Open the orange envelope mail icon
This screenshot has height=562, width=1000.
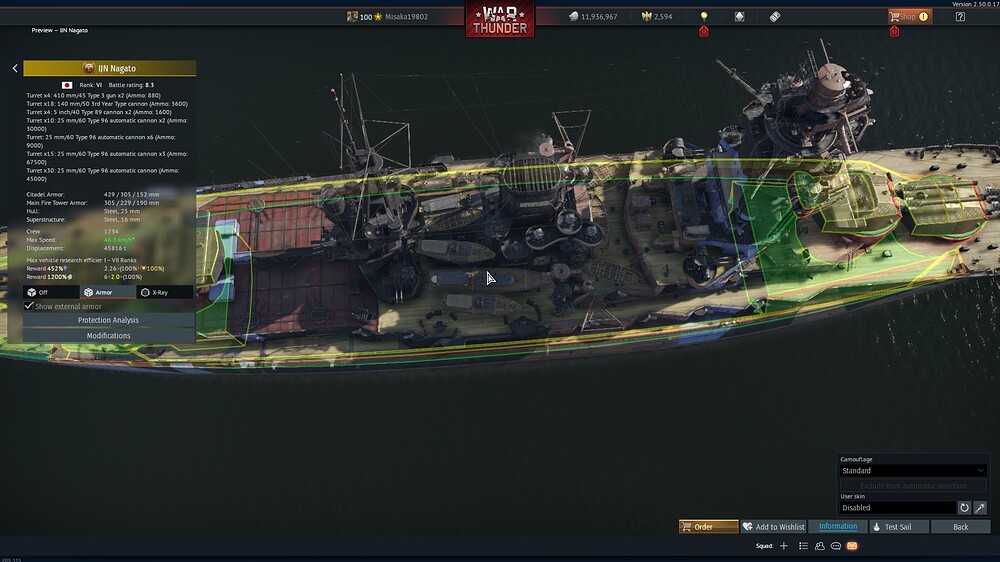(x=852, y=546)
